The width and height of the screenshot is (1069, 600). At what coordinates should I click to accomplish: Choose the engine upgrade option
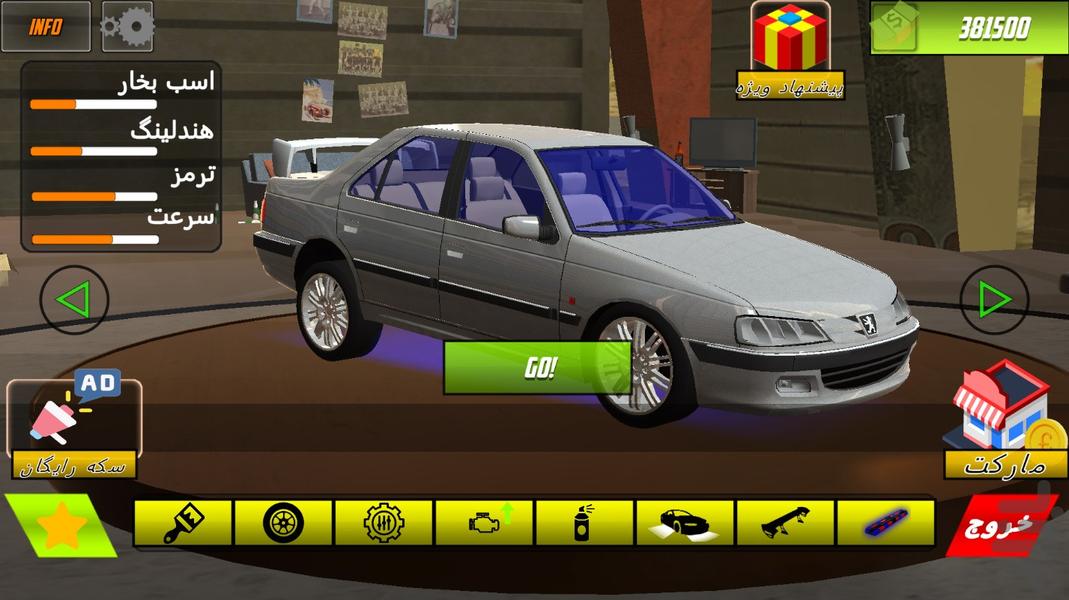click(x=484, y=522)
